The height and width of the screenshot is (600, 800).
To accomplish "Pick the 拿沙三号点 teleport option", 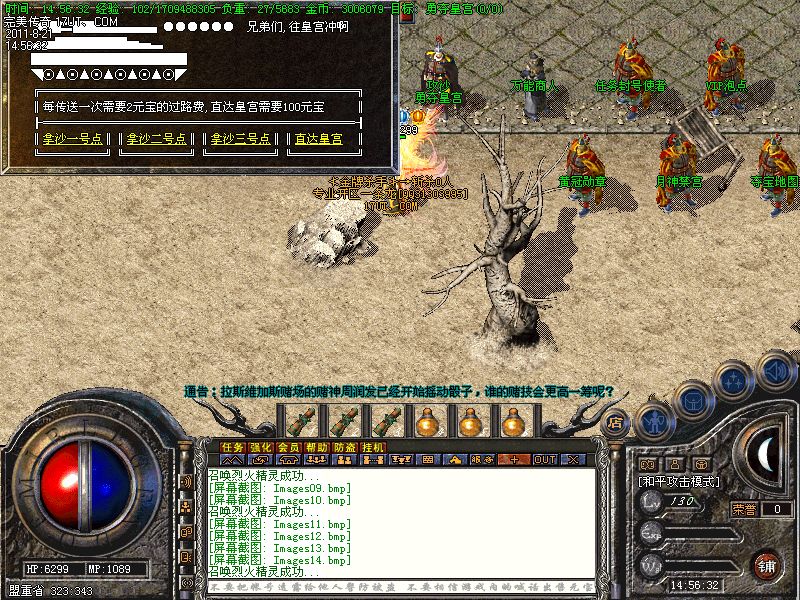I will tap(237, 139).
